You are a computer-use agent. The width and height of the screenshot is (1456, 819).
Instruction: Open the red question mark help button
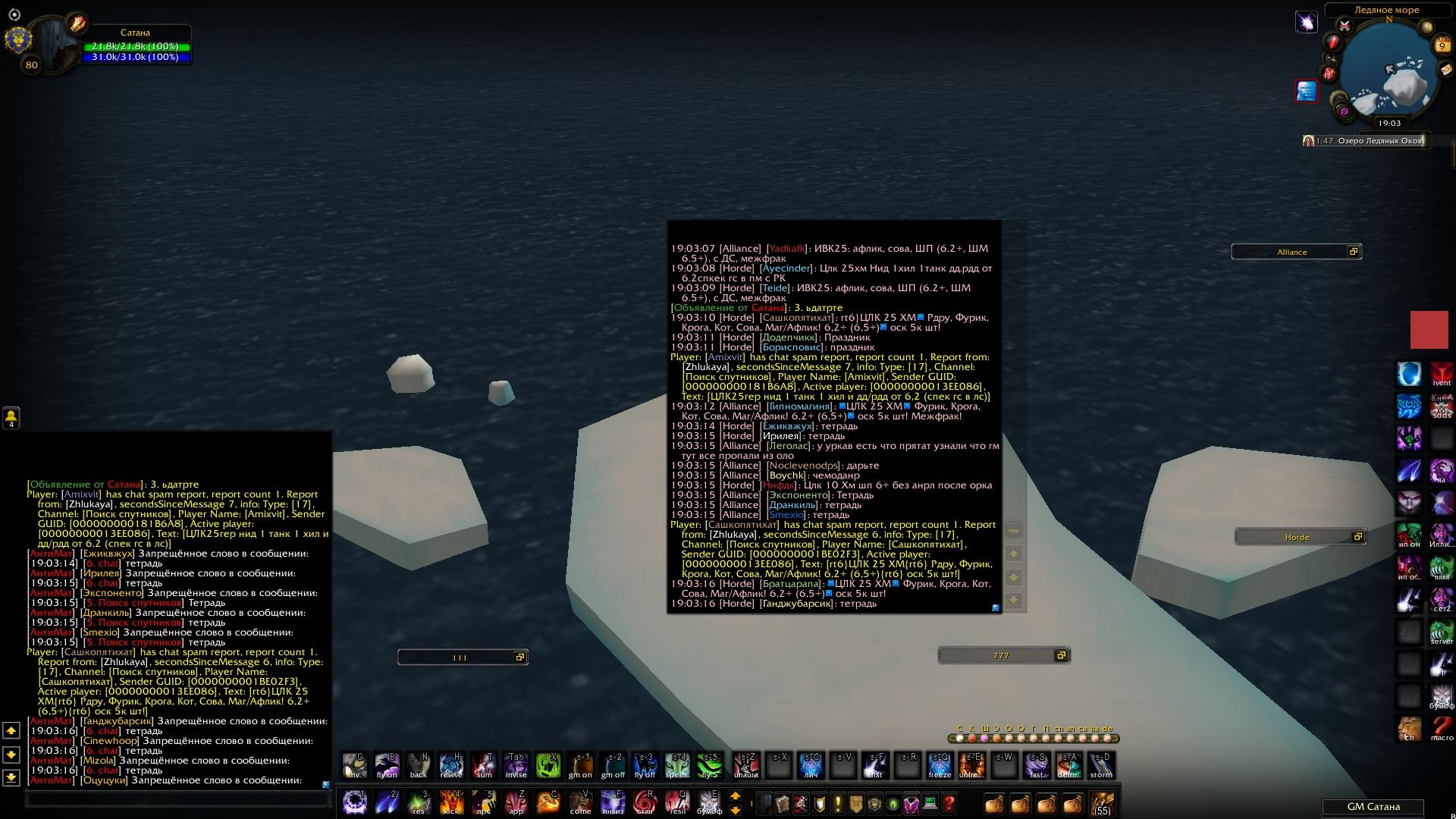[949, 803]
